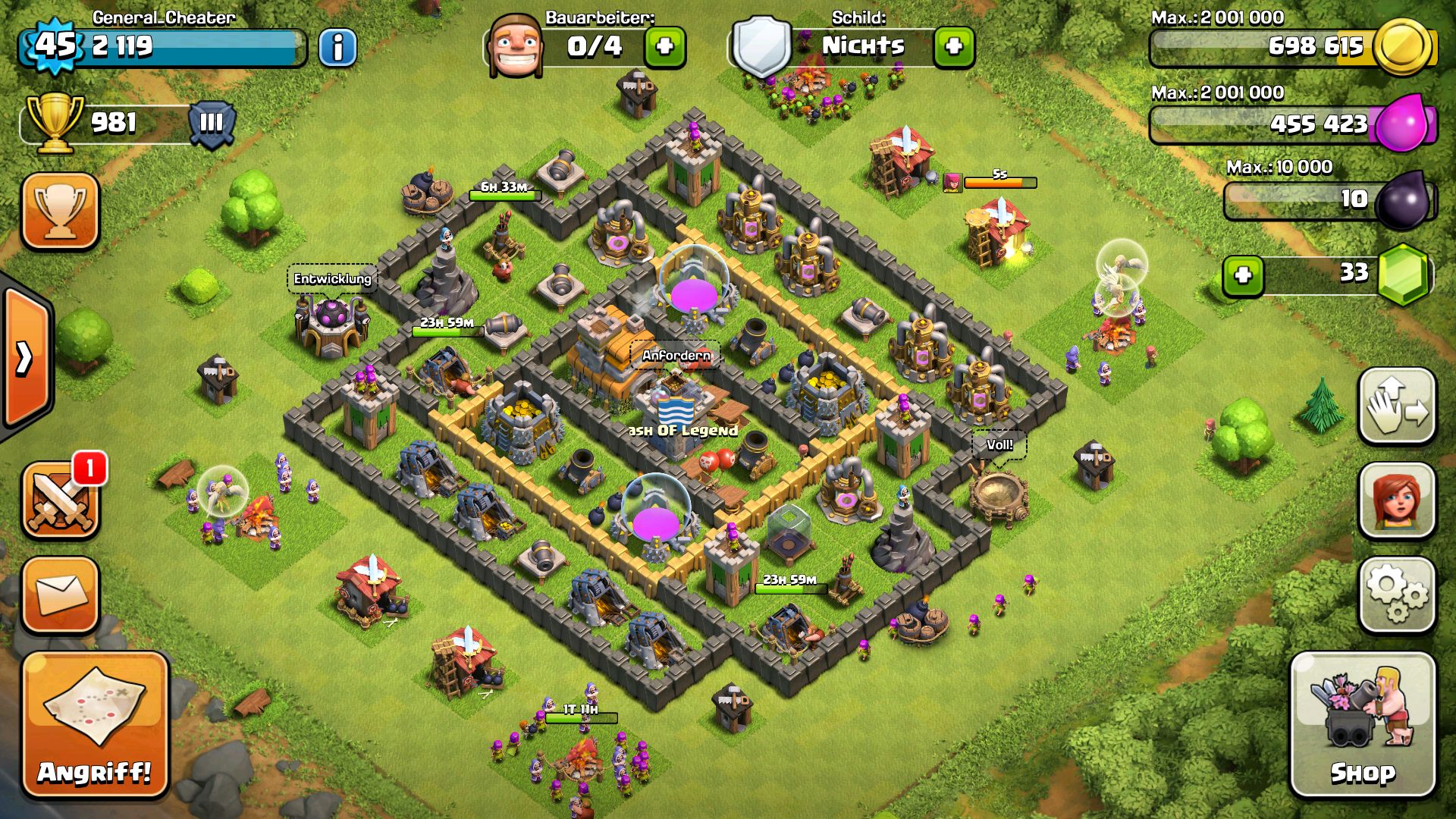
Task: Open the Shop
Action: click(x=1362, y=724)
